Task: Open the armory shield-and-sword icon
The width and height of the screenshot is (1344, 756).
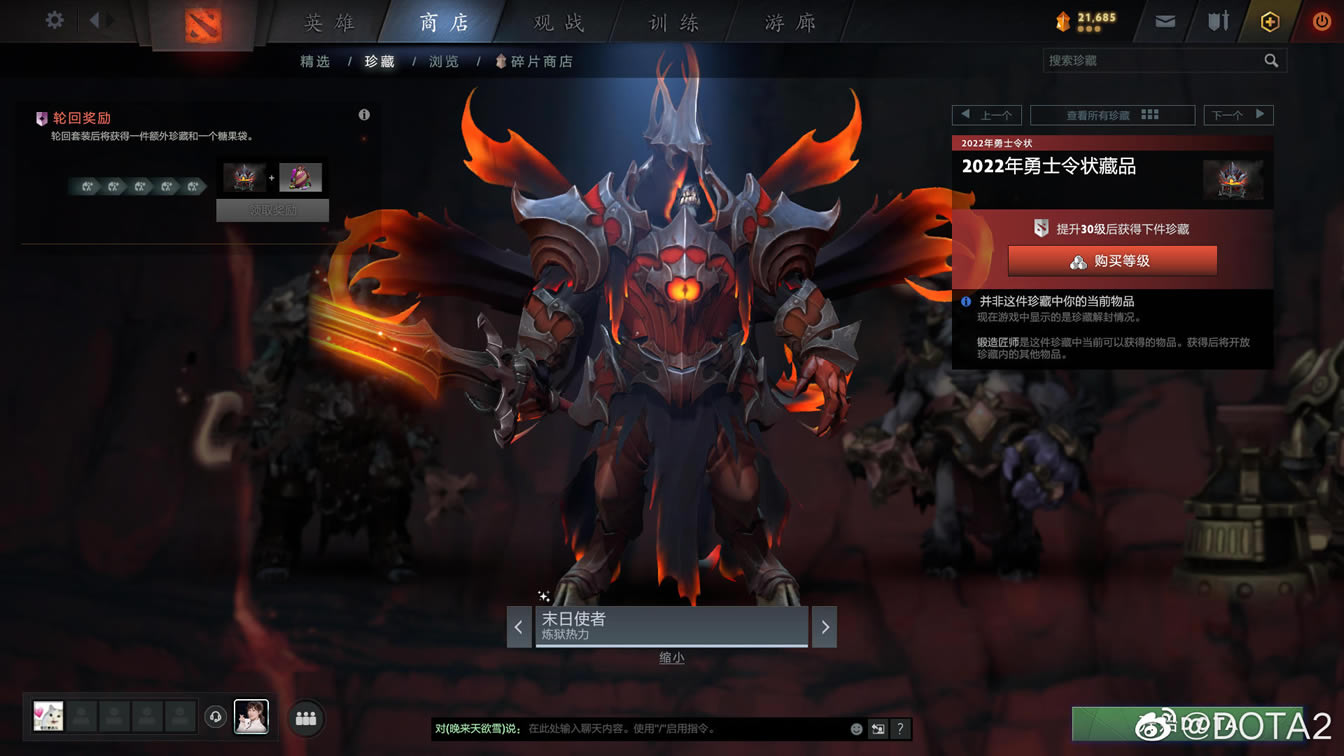Action: tap(1216, 19)
